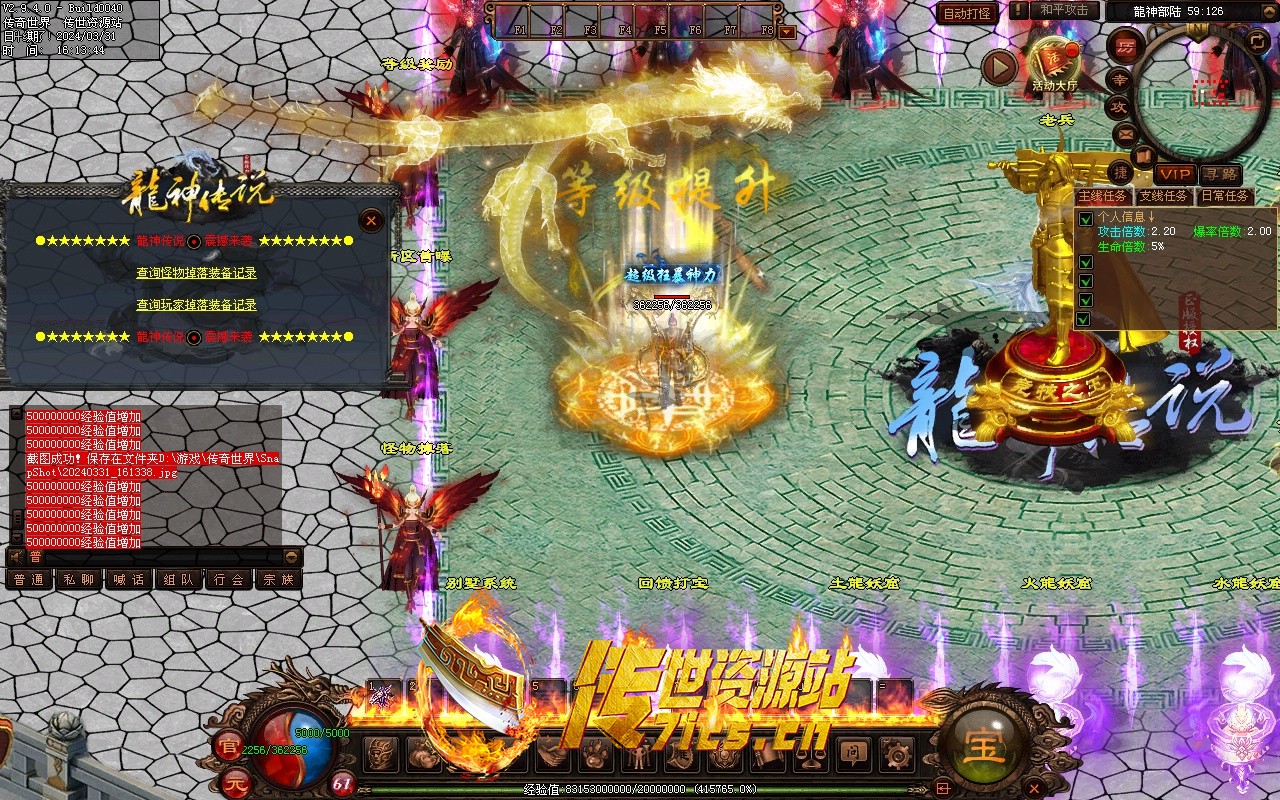Switch to the 支线任务 tab
The width and height of the screenshot is (1280, 800).
pos(1164,196)
